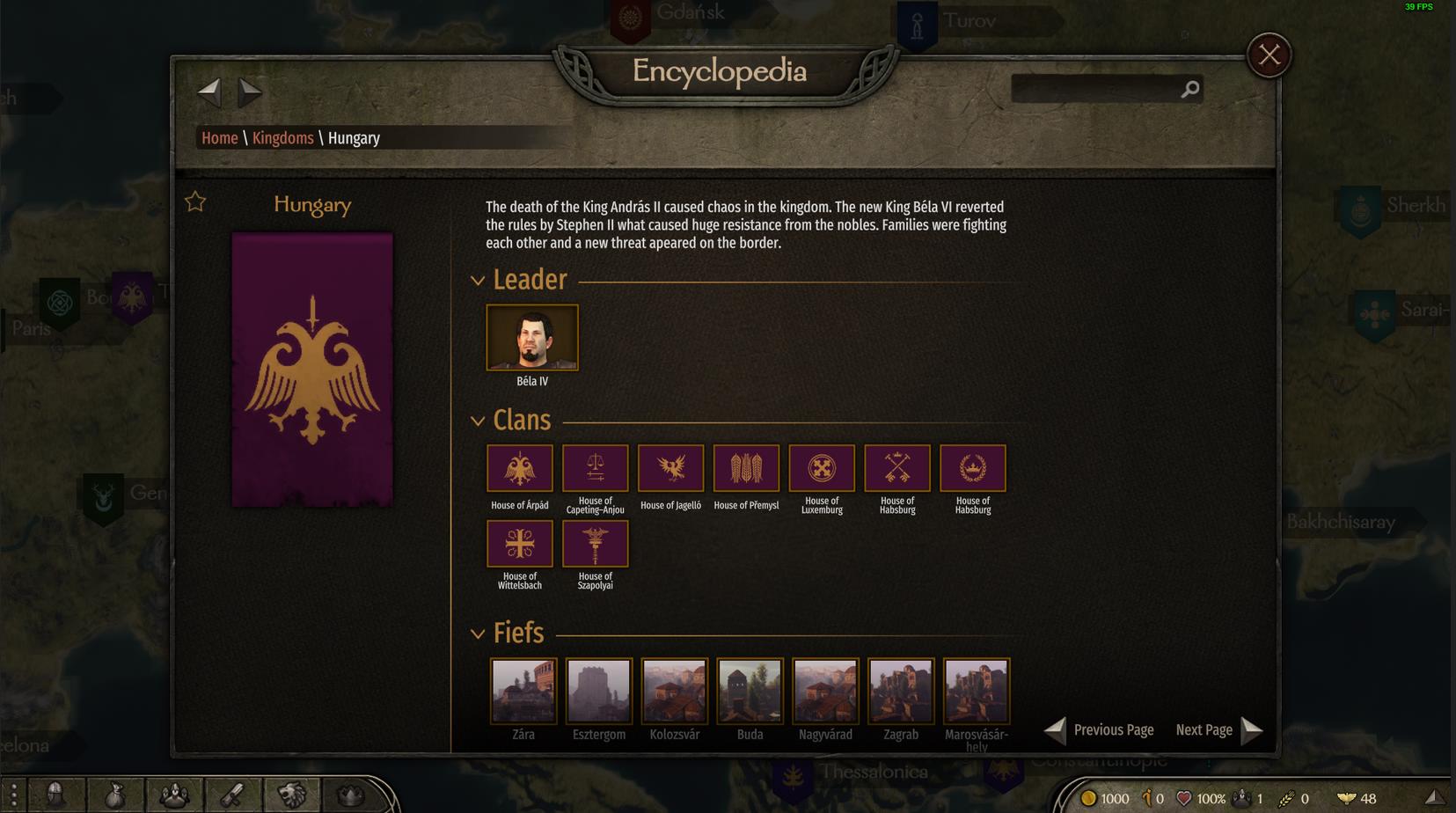The width and height of the screenshot is (1456, 813).
Task: Go to the Kingdoms breadcrumb page
Action: (282, 138)
